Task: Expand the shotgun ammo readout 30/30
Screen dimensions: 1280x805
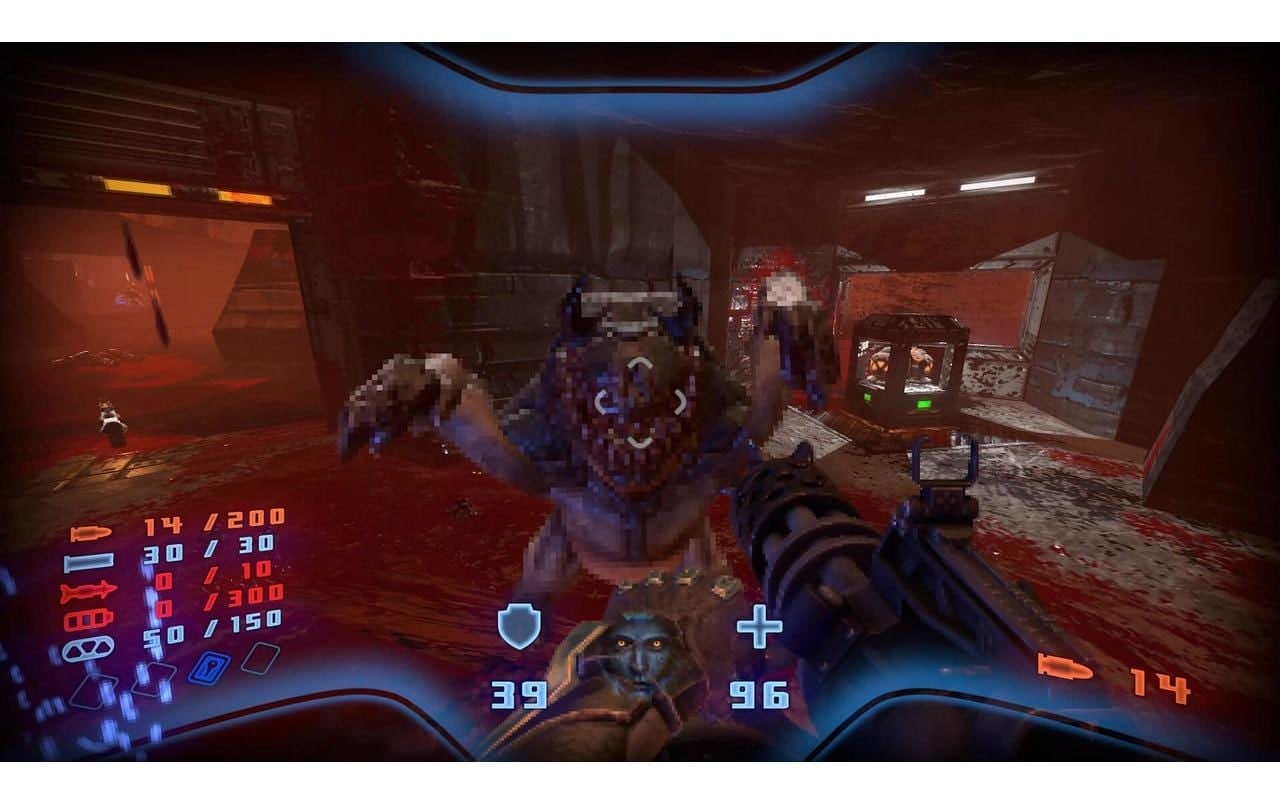Action: [x=206, y=549]
